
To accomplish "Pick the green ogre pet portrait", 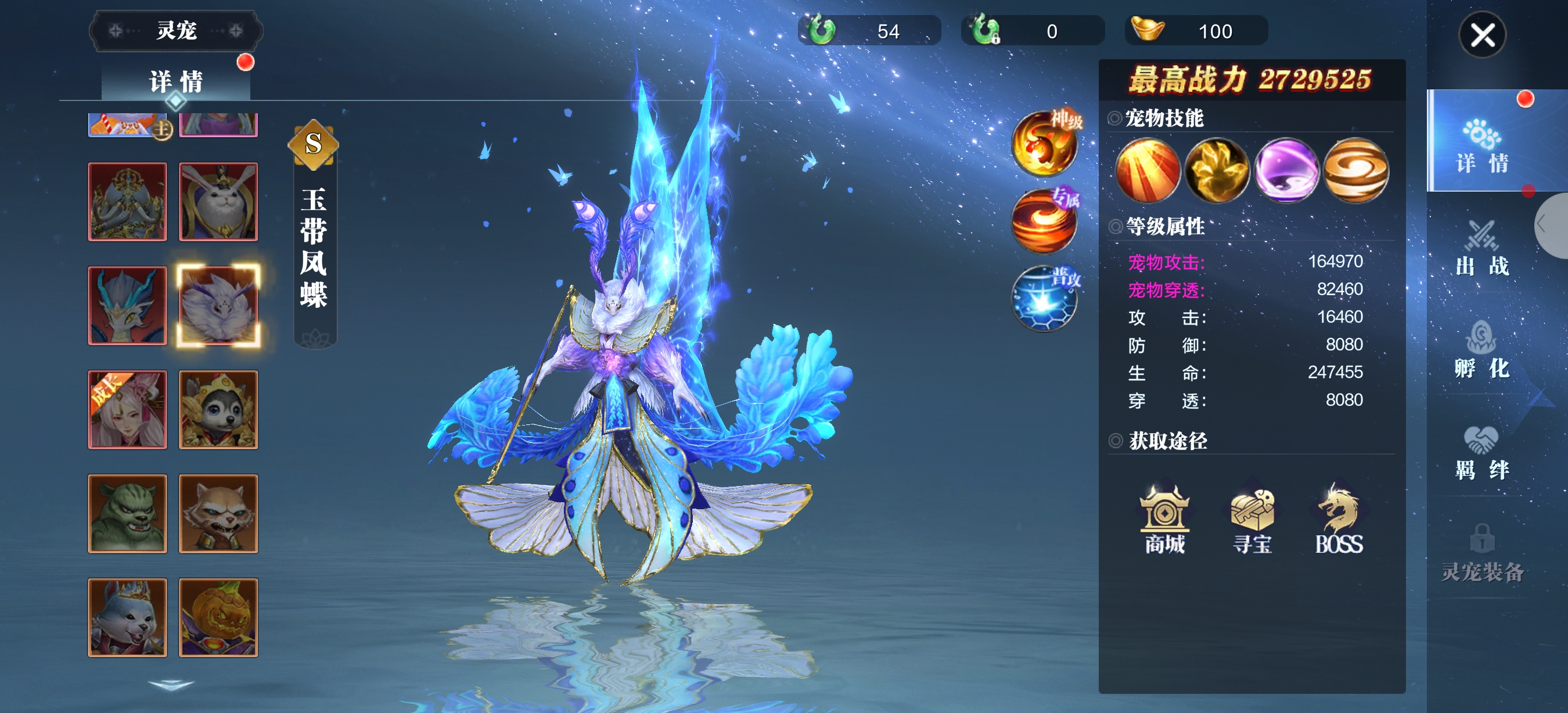I will coord(127,513).
